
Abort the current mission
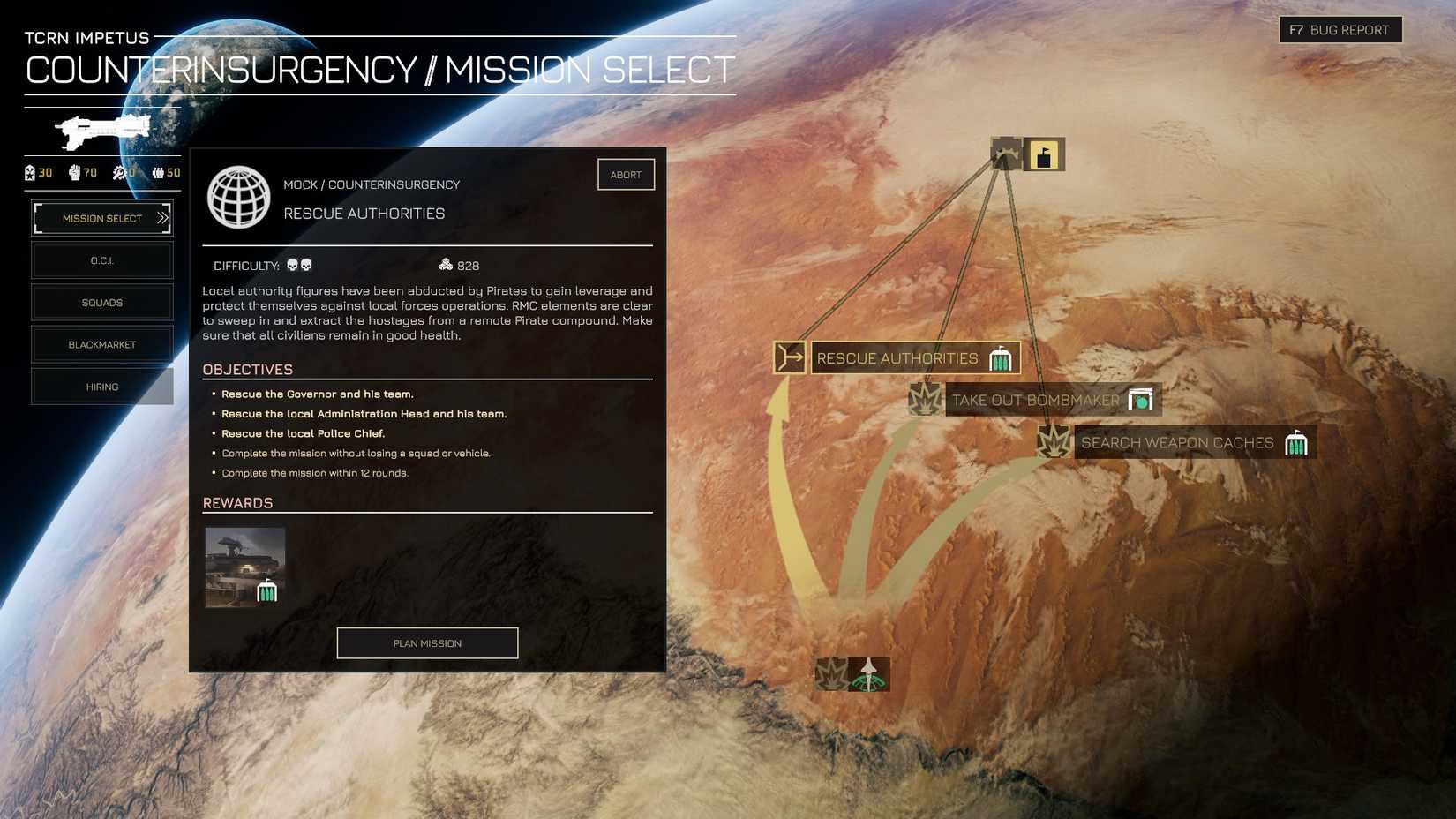pyautogui.click(x=626, y=174)
